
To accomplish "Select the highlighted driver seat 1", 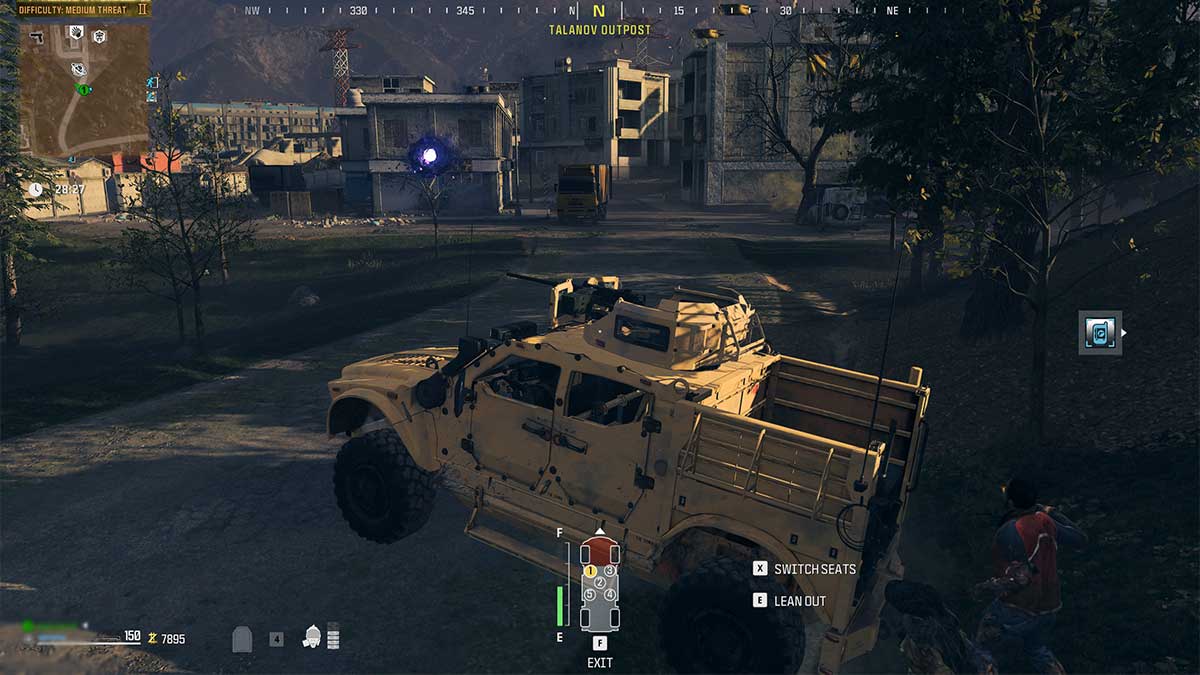I will click(x=590, y=571).
